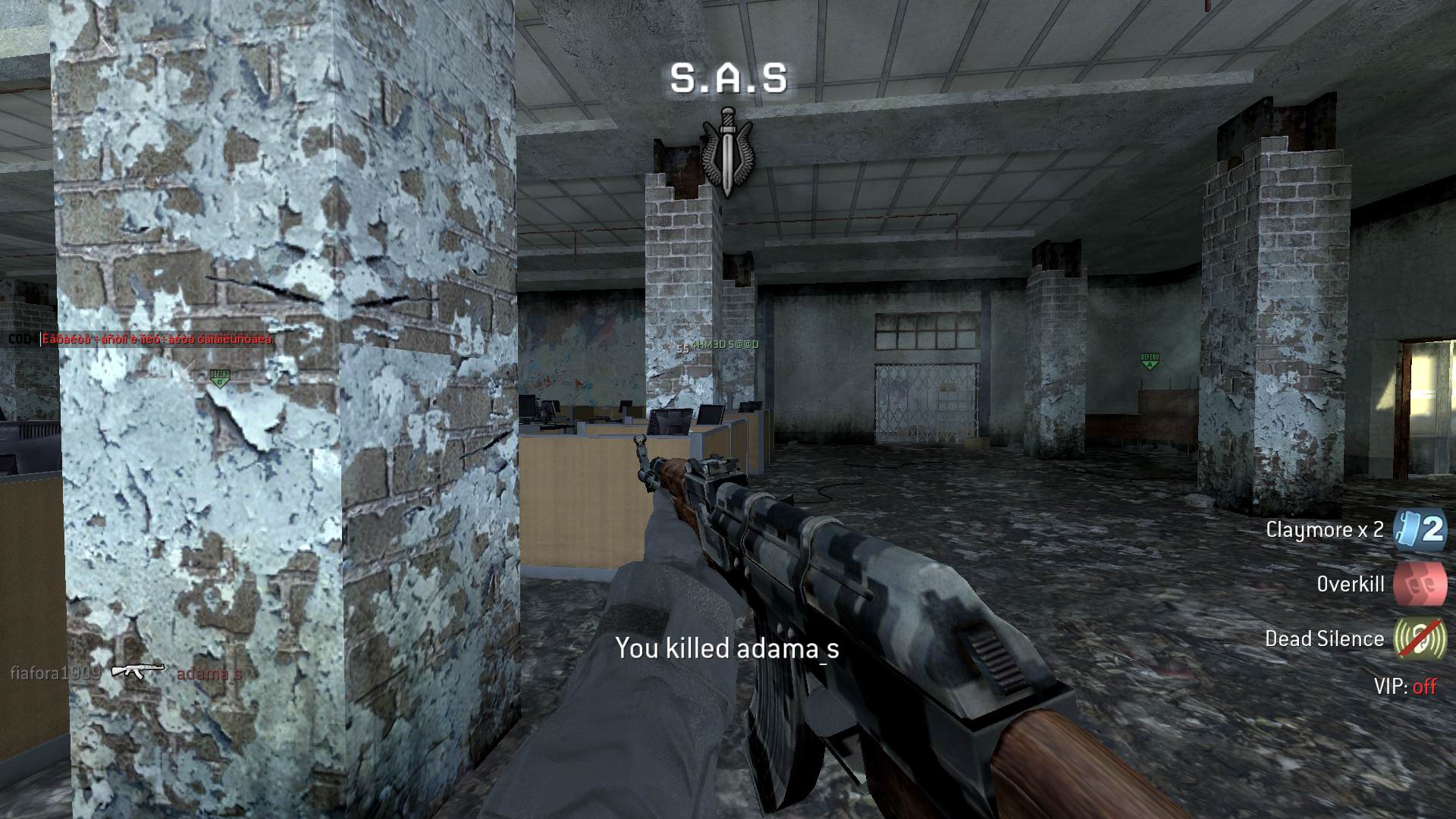The height and width of the screenshot is (819, 1456).
Task: Select the Defend B objective marker
Action: tap(219, 377)
